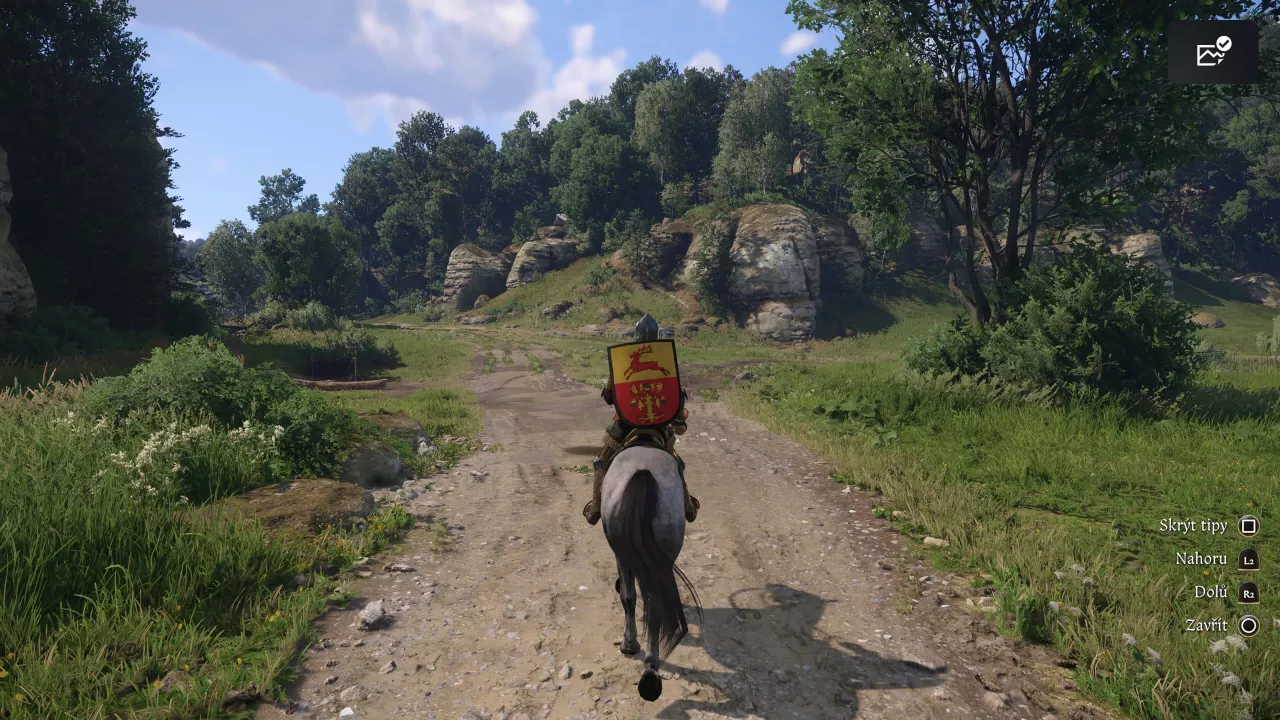This screenshot has height=720, width=1280.
Task: Click the R2 trigger glyph next to Dolů
Action: coord(1248,591)
